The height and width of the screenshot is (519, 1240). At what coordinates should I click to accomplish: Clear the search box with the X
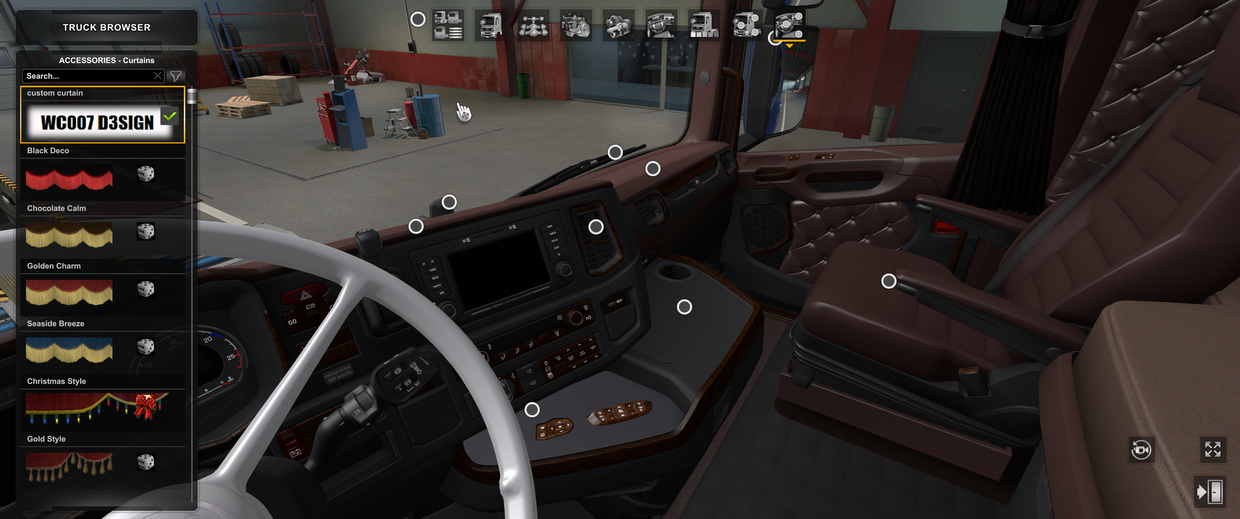[x=158, y=76]
